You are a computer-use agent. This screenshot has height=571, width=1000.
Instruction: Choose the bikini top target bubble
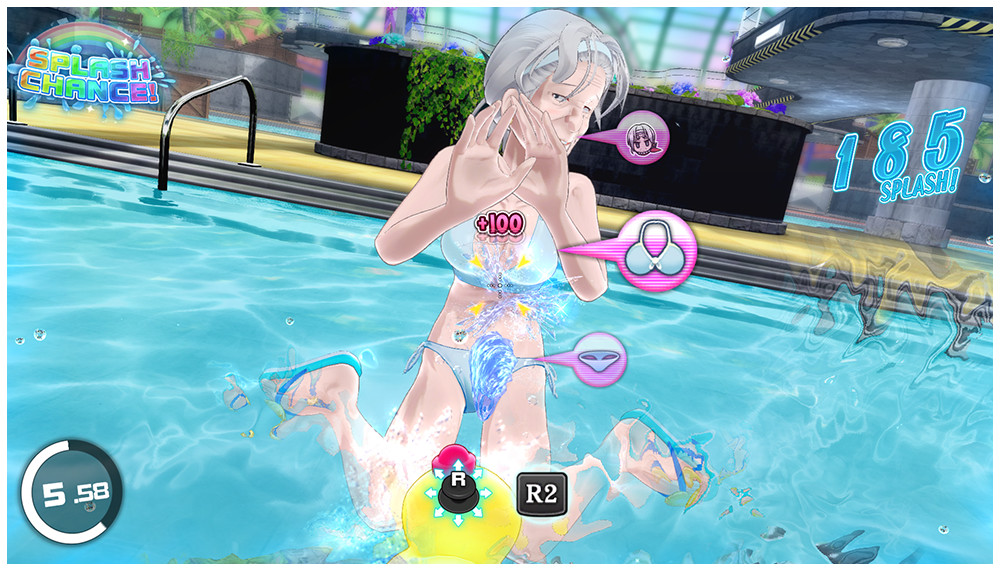click(654, 251)
